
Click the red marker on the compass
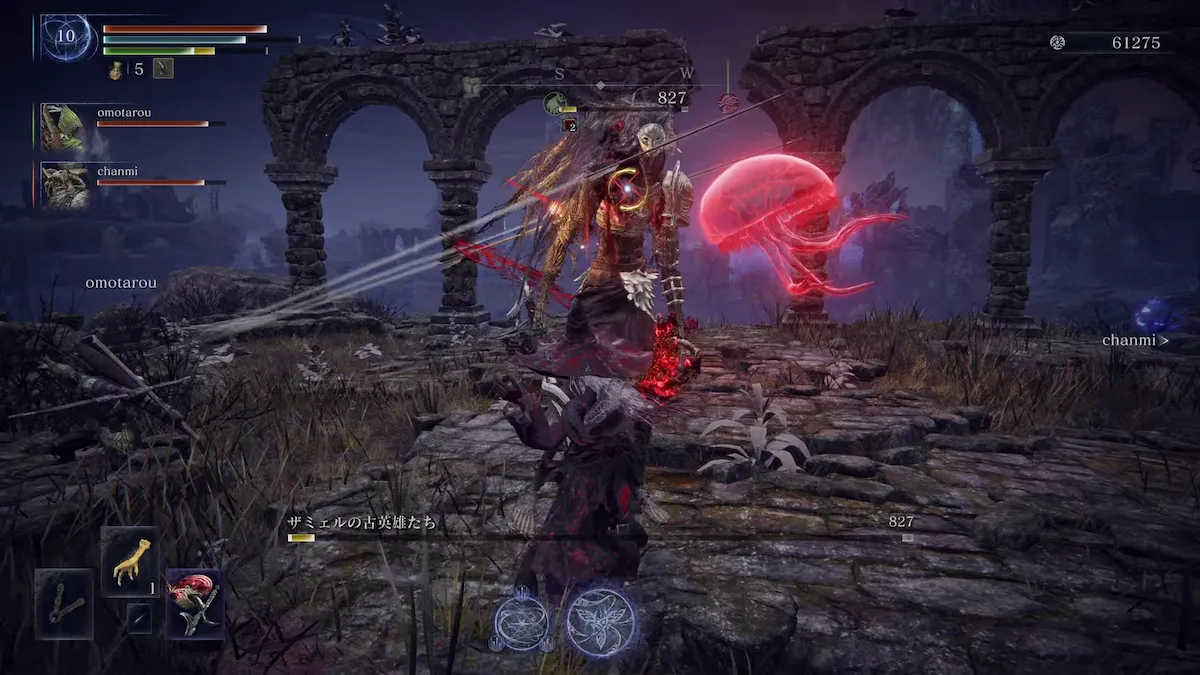click(x=729, y=102)
